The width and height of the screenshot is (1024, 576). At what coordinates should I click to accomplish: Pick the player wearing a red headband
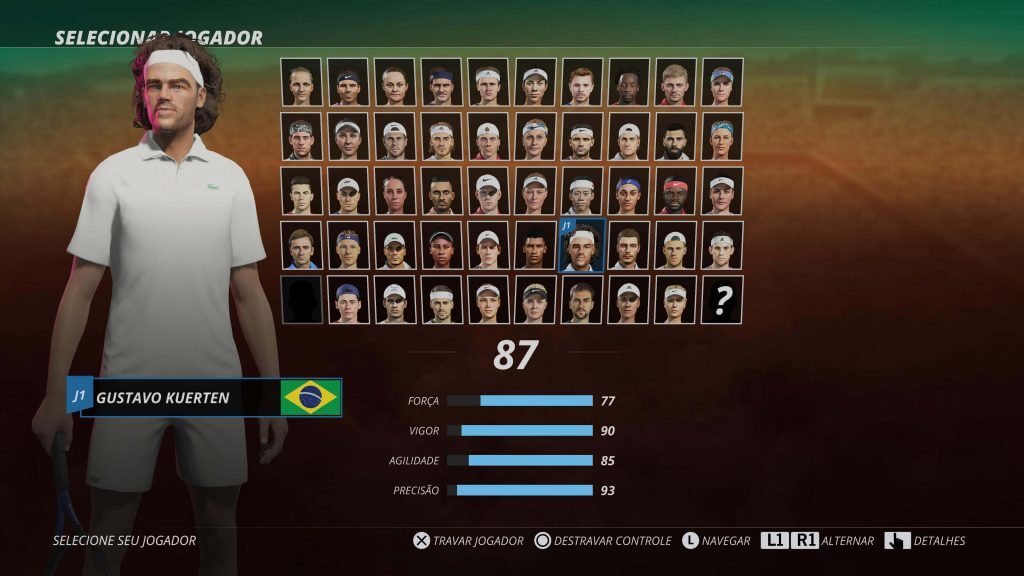[x=675, y=191]
